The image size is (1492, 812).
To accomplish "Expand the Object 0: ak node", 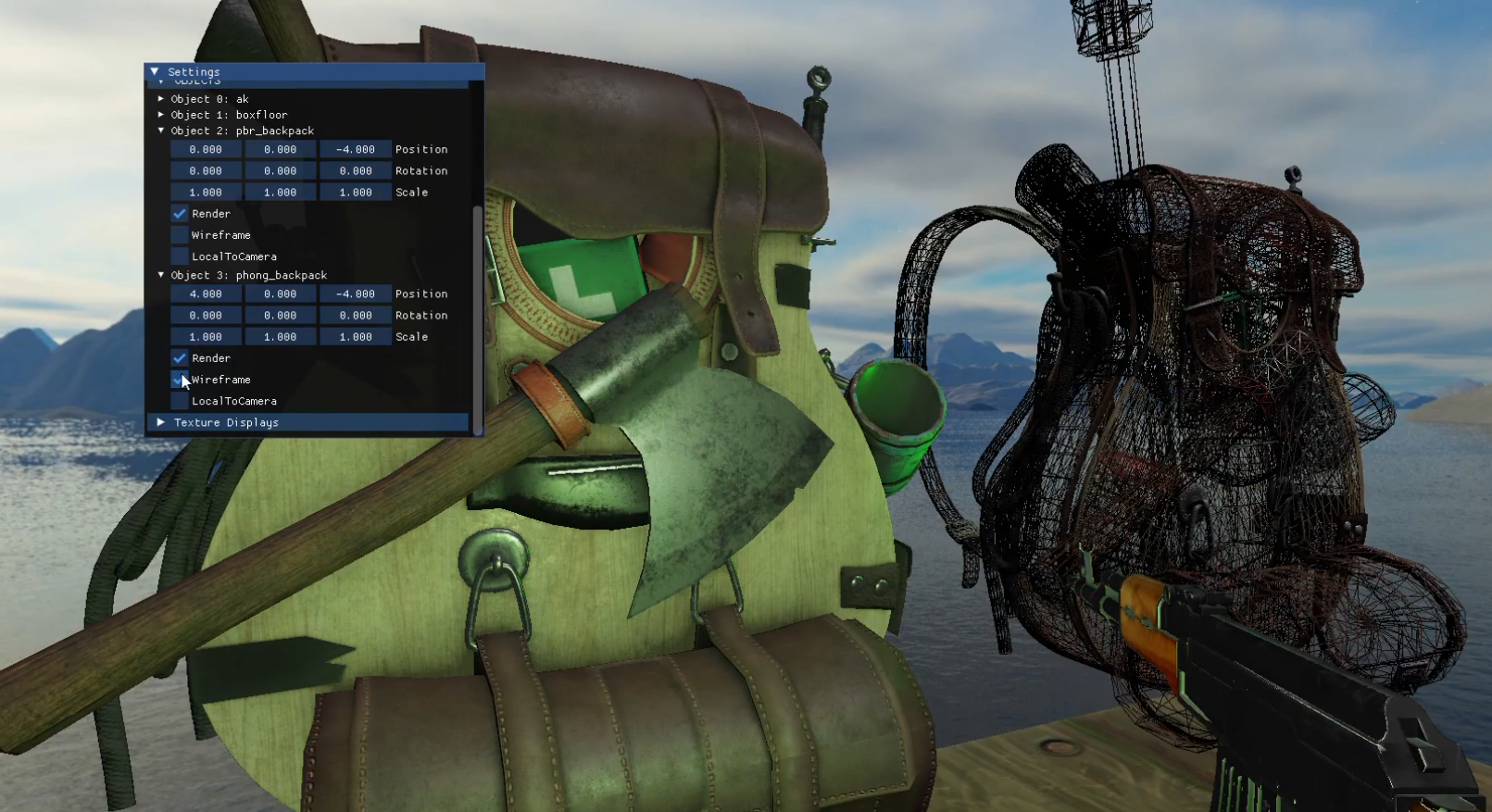I will 161,98.
